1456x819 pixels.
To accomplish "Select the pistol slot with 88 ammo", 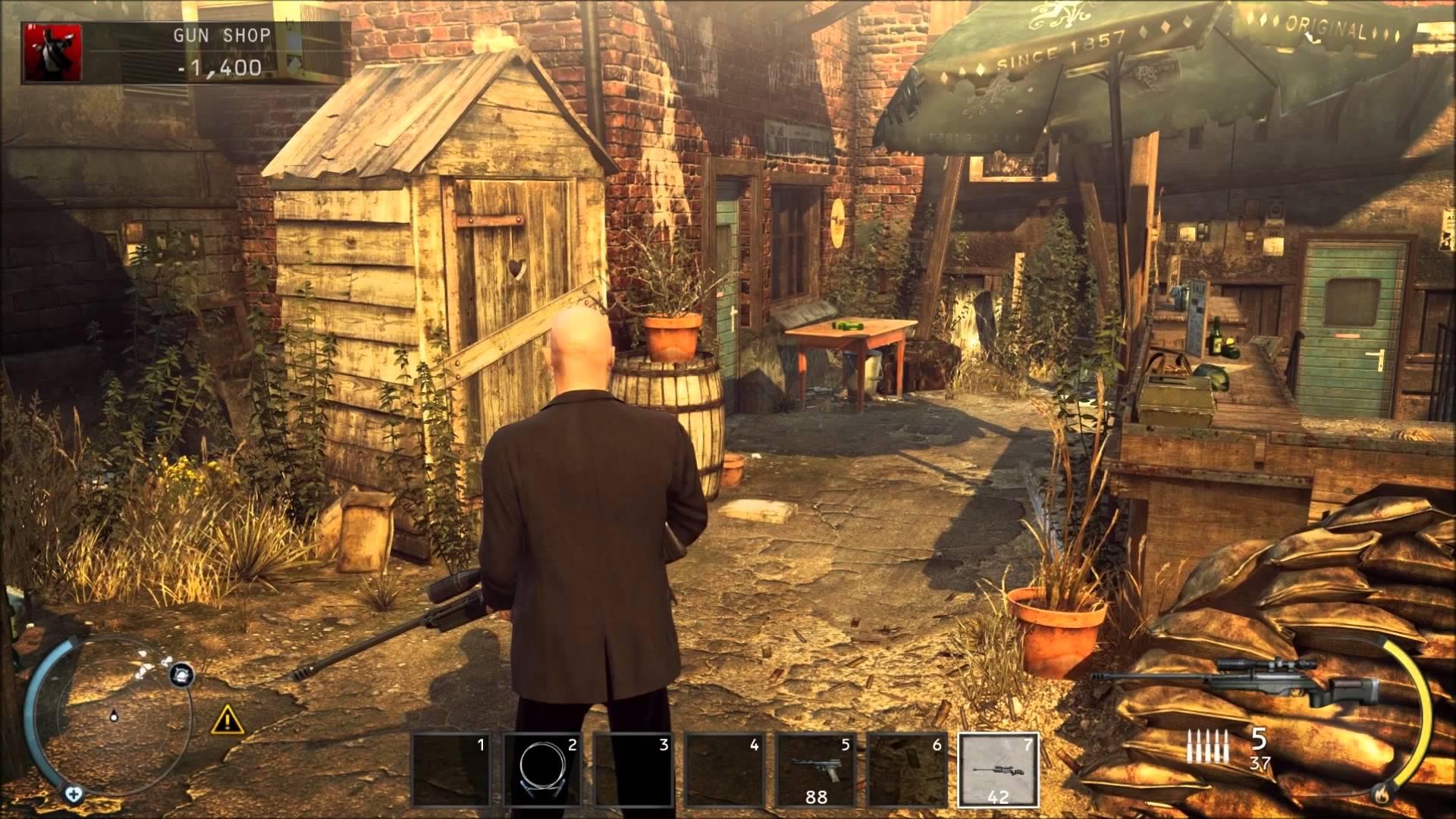I will coord(816,769).
